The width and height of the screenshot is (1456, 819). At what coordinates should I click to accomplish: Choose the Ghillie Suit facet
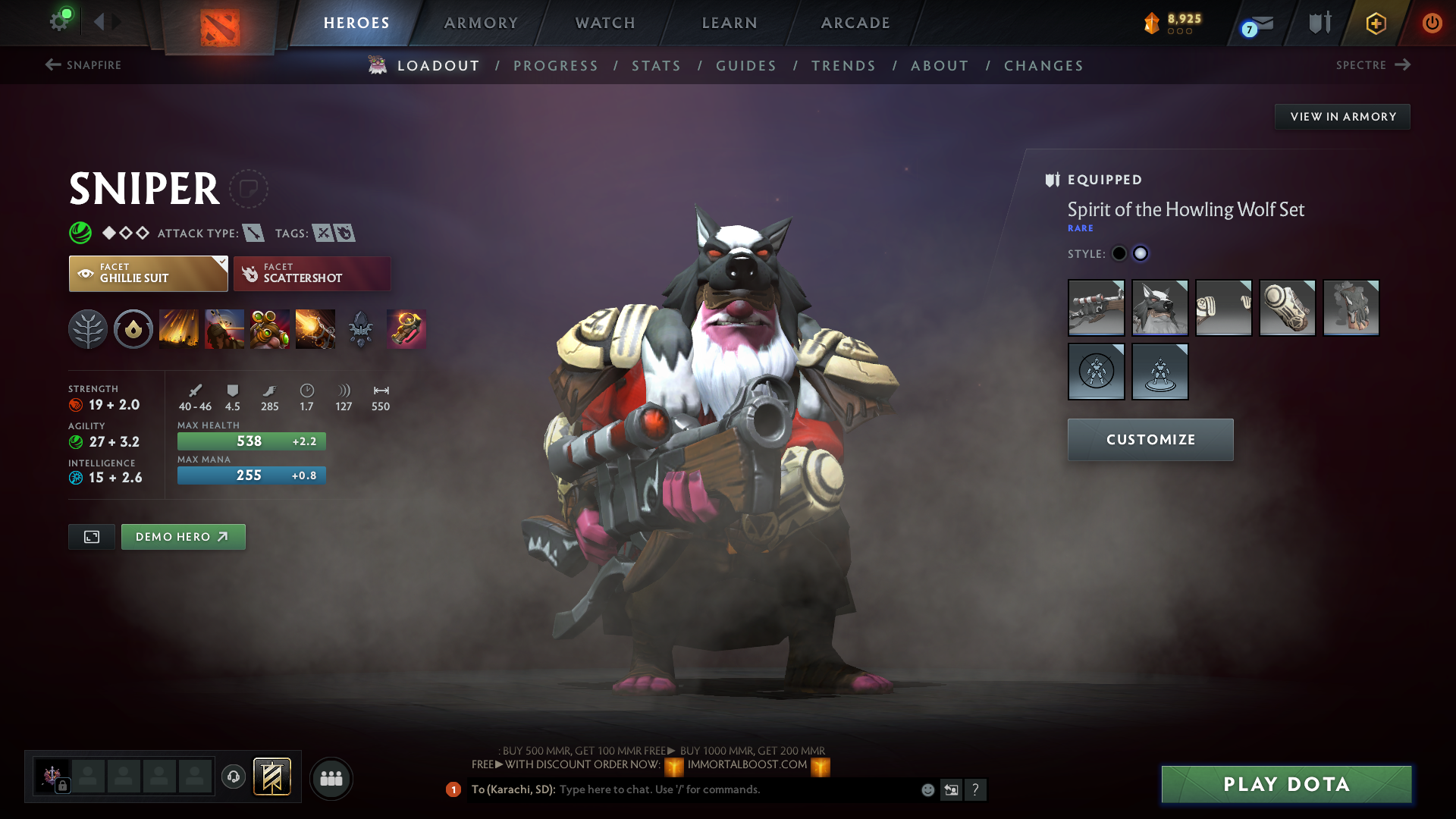pyautogui.click(x=148, y=273)
